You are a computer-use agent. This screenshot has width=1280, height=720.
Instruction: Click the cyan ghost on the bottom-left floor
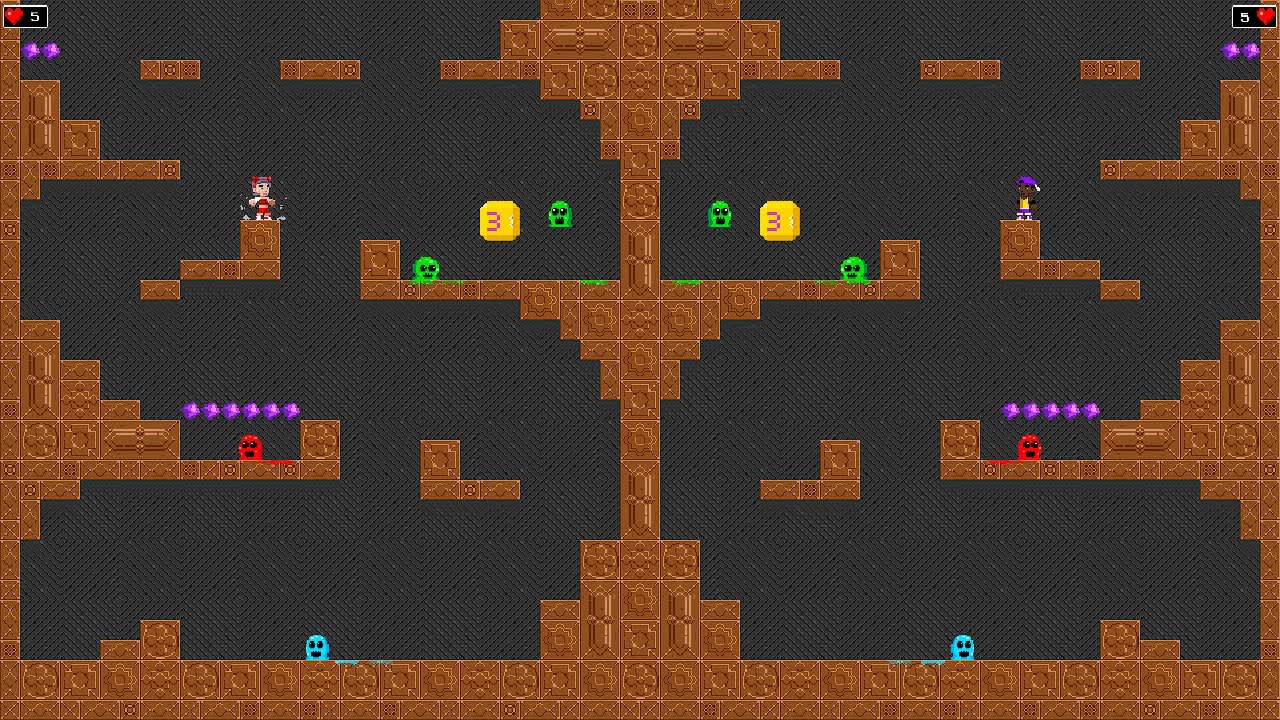[x=316, y=647]
